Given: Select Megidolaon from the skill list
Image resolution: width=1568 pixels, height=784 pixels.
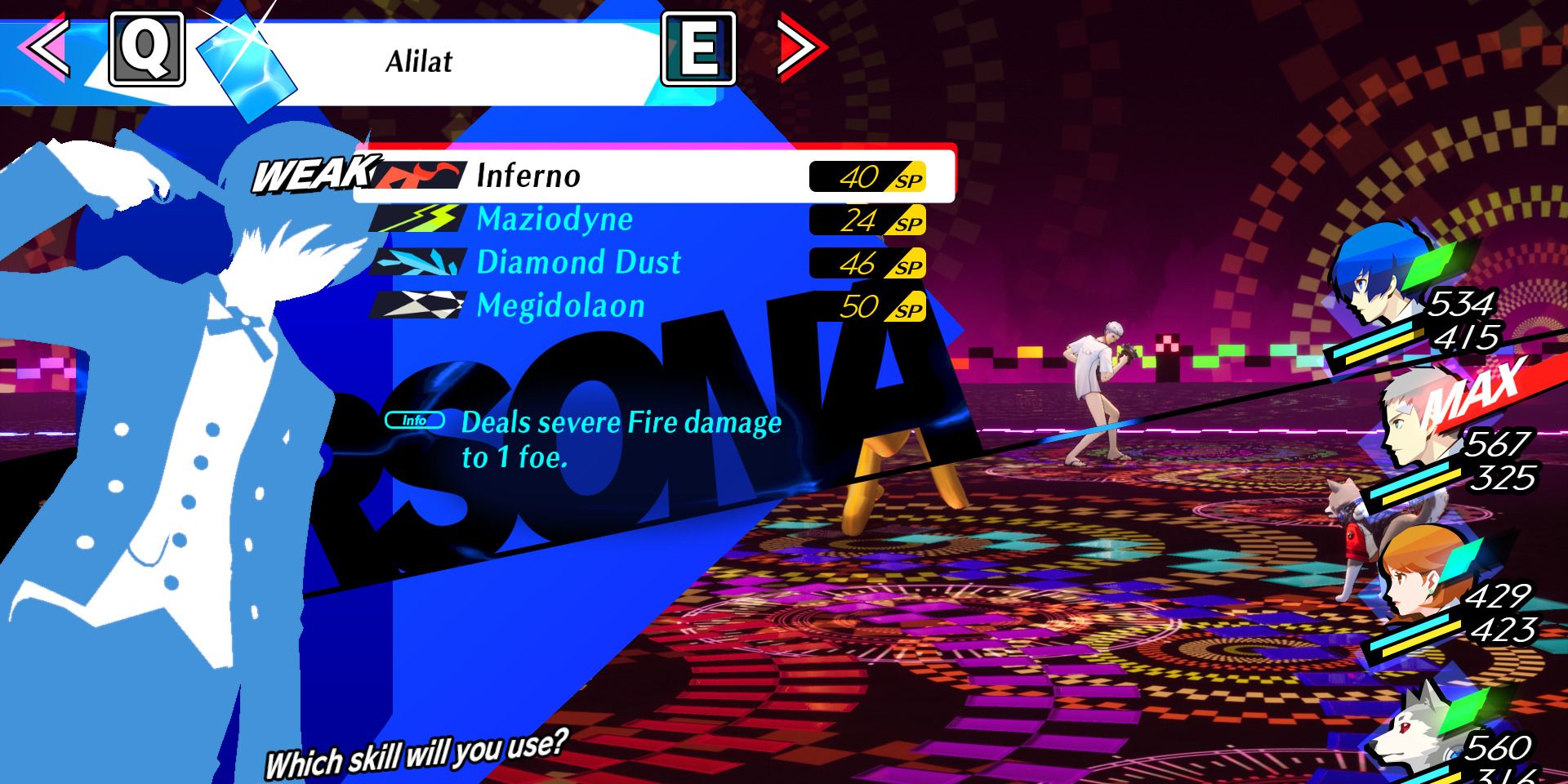Looking at the screenshot, I should point(563,306).
